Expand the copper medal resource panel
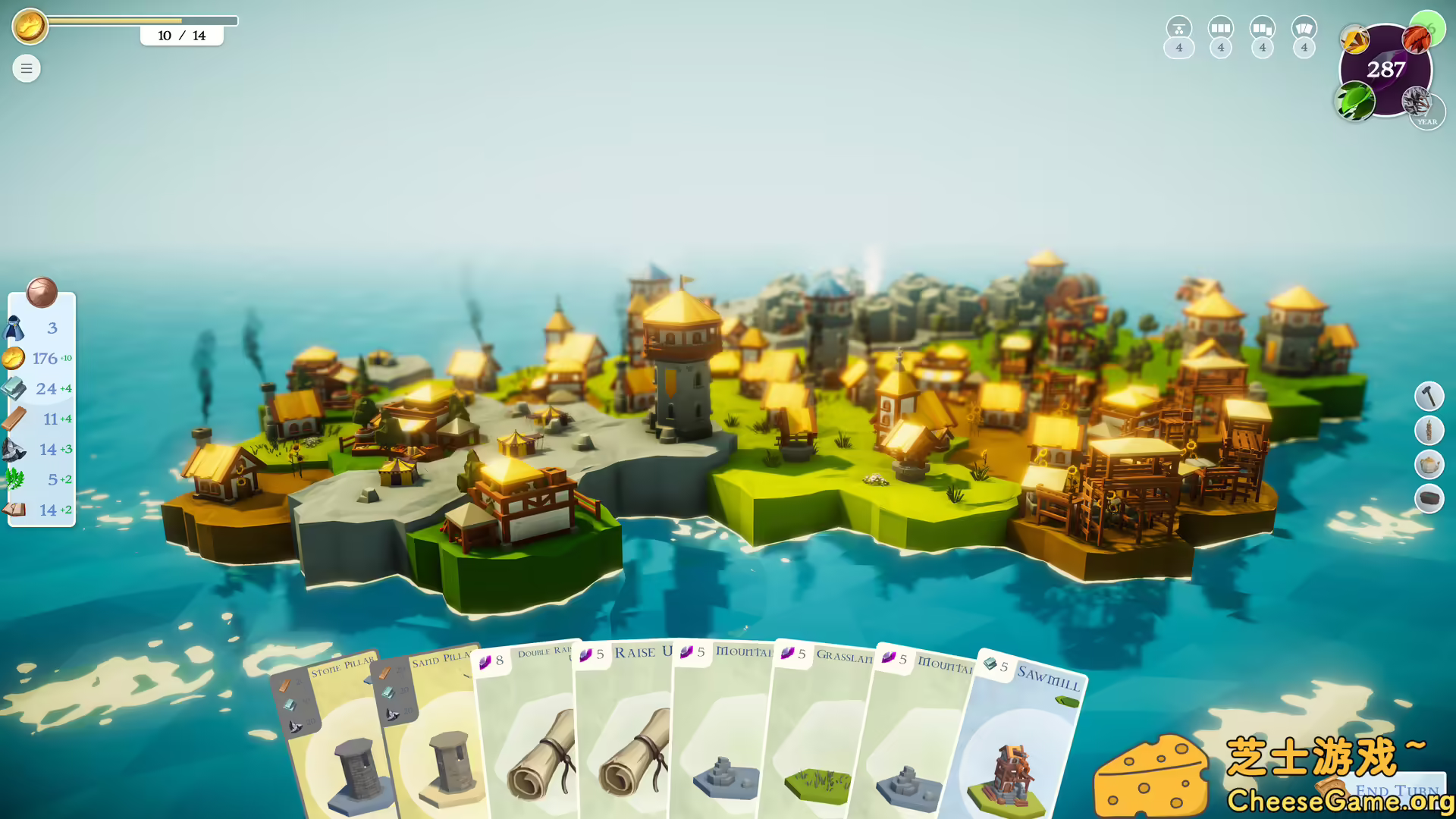Screen dimensions: 1456x819 (43, 294)
